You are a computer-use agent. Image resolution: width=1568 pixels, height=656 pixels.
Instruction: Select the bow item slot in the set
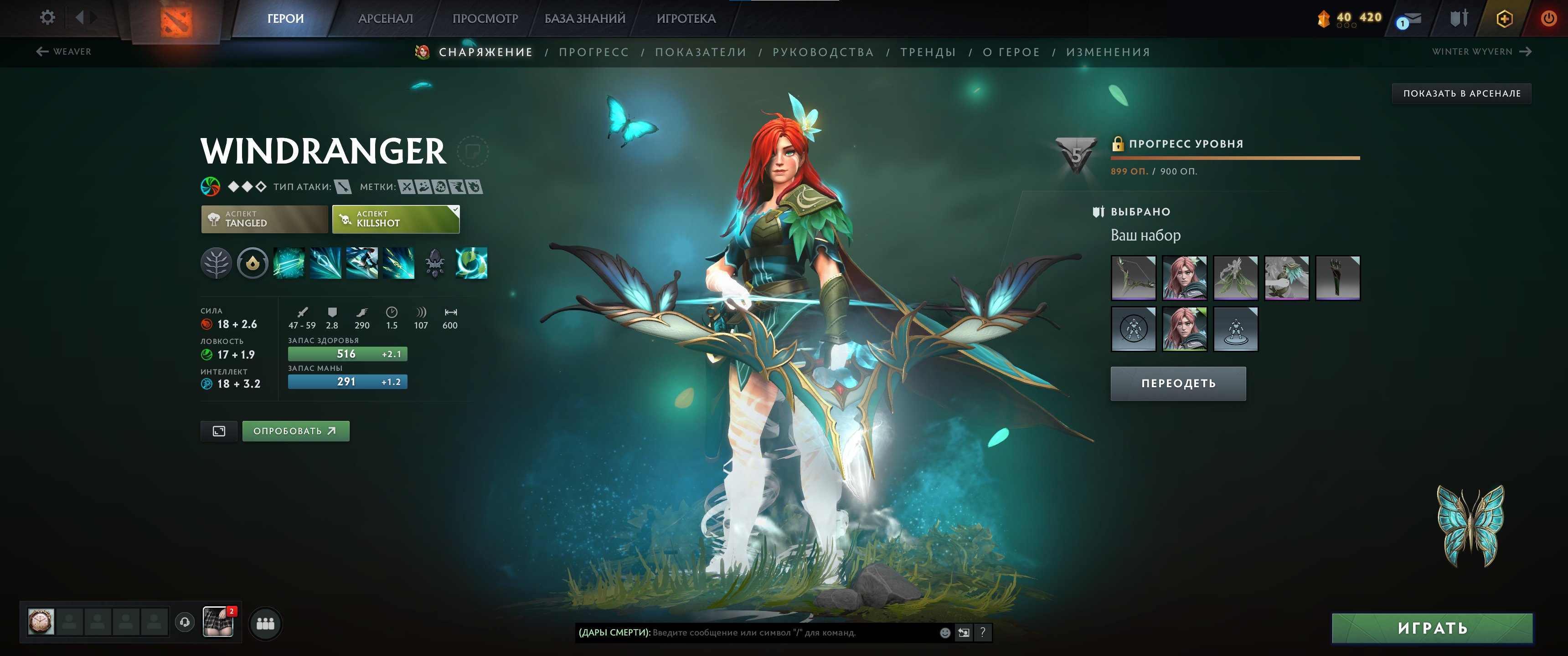(x=1134, y=278)
